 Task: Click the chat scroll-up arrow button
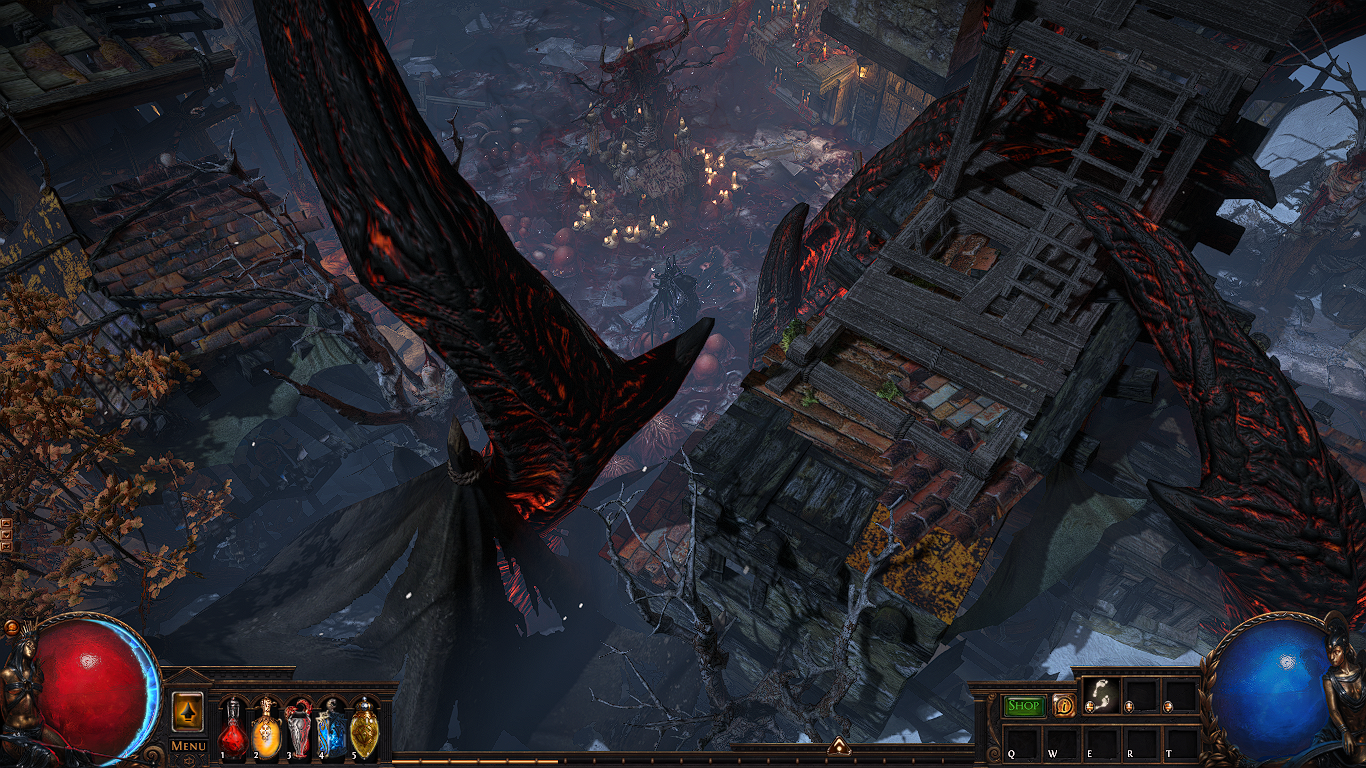6,524
